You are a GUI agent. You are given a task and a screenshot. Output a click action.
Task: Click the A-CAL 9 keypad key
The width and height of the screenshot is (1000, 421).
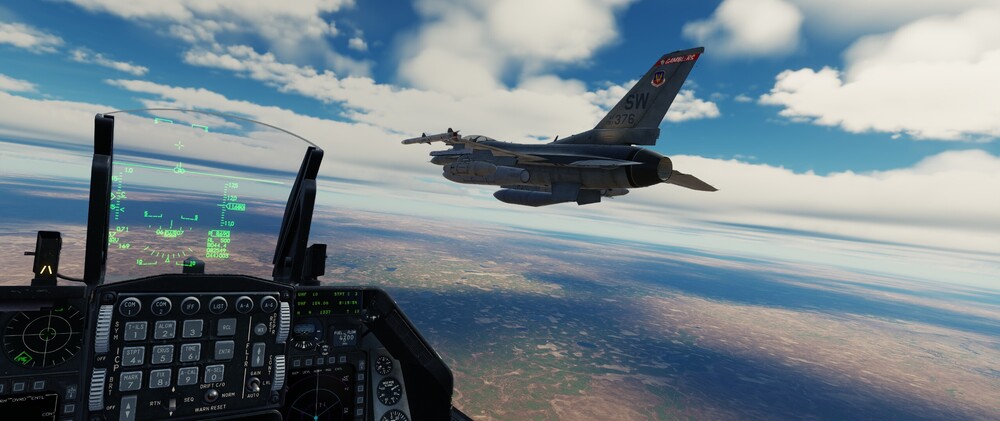(x=187, y=377)
